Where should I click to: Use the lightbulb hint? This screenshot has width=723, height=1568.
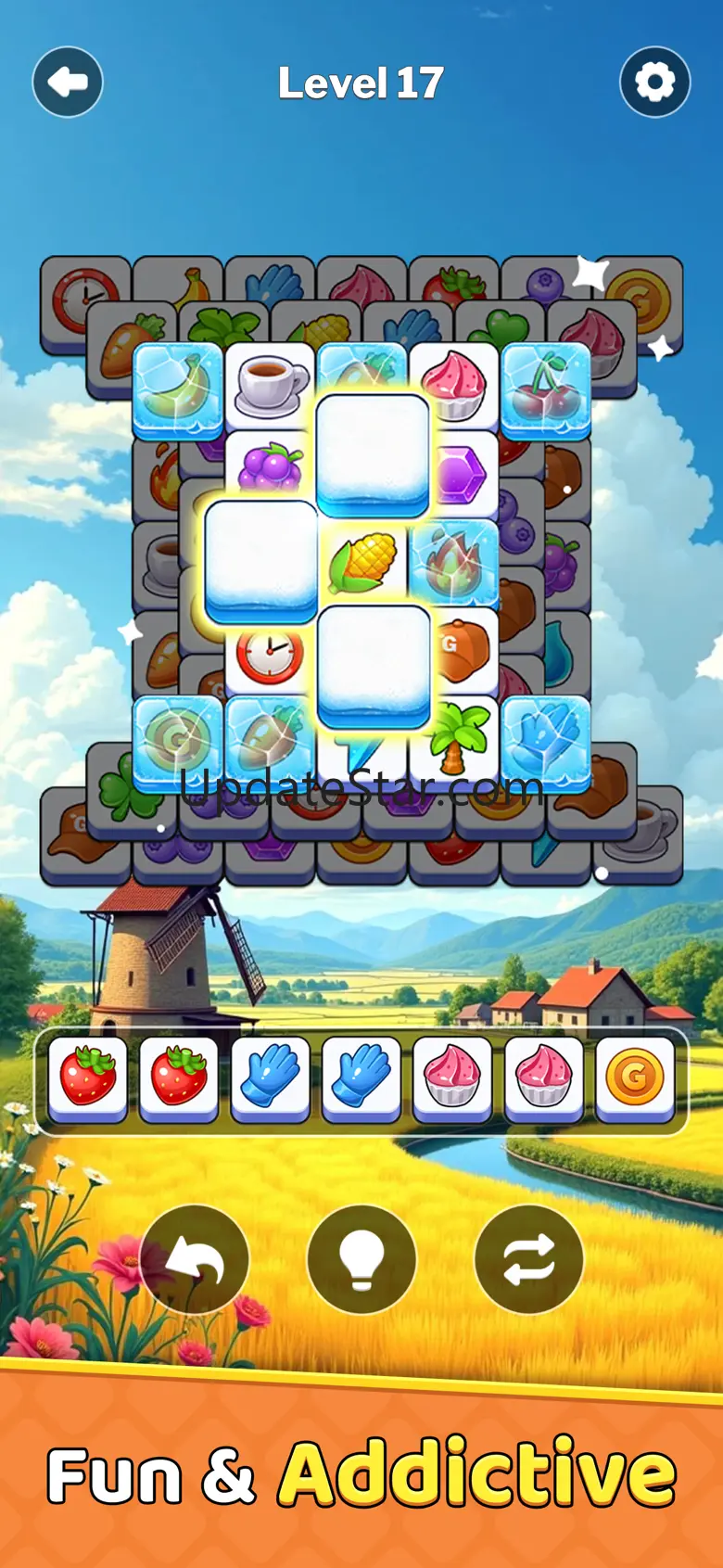[x=361, y=1259]
